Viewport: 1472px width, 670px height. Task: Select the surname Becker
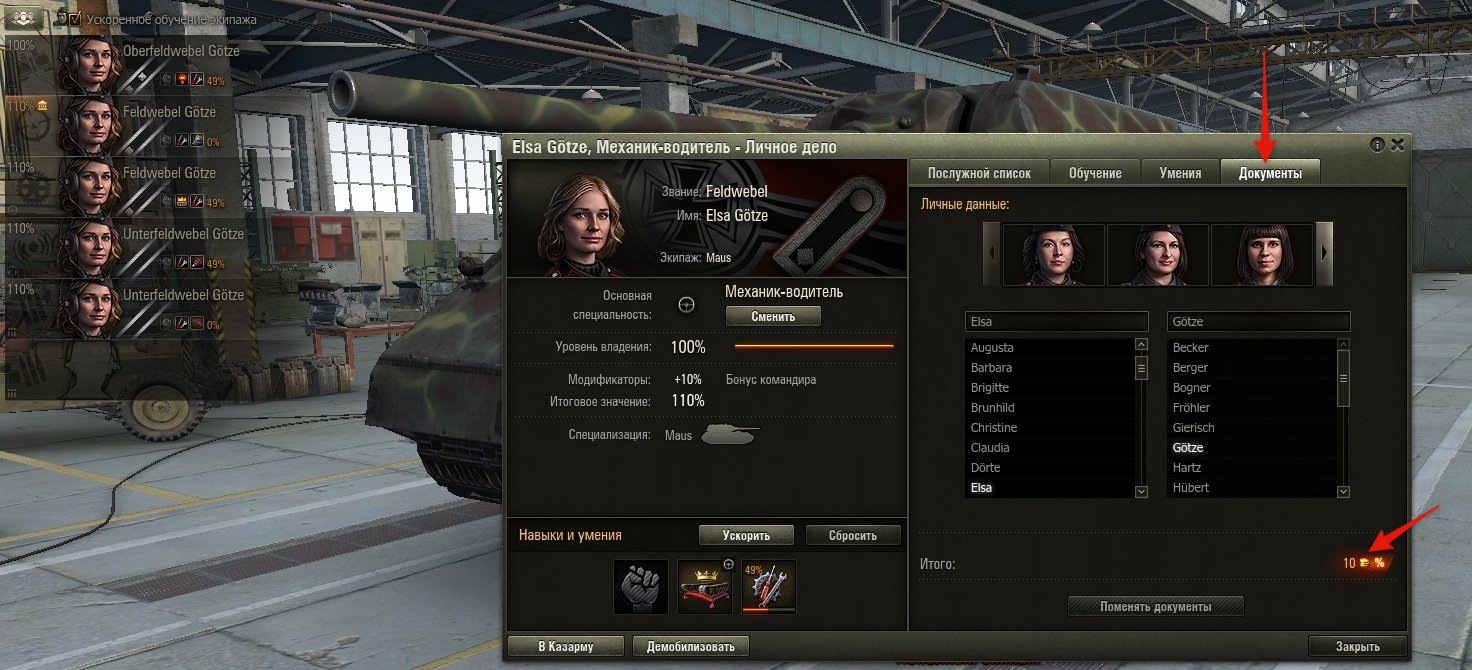pyautogui.click(x=1191, y=348)
